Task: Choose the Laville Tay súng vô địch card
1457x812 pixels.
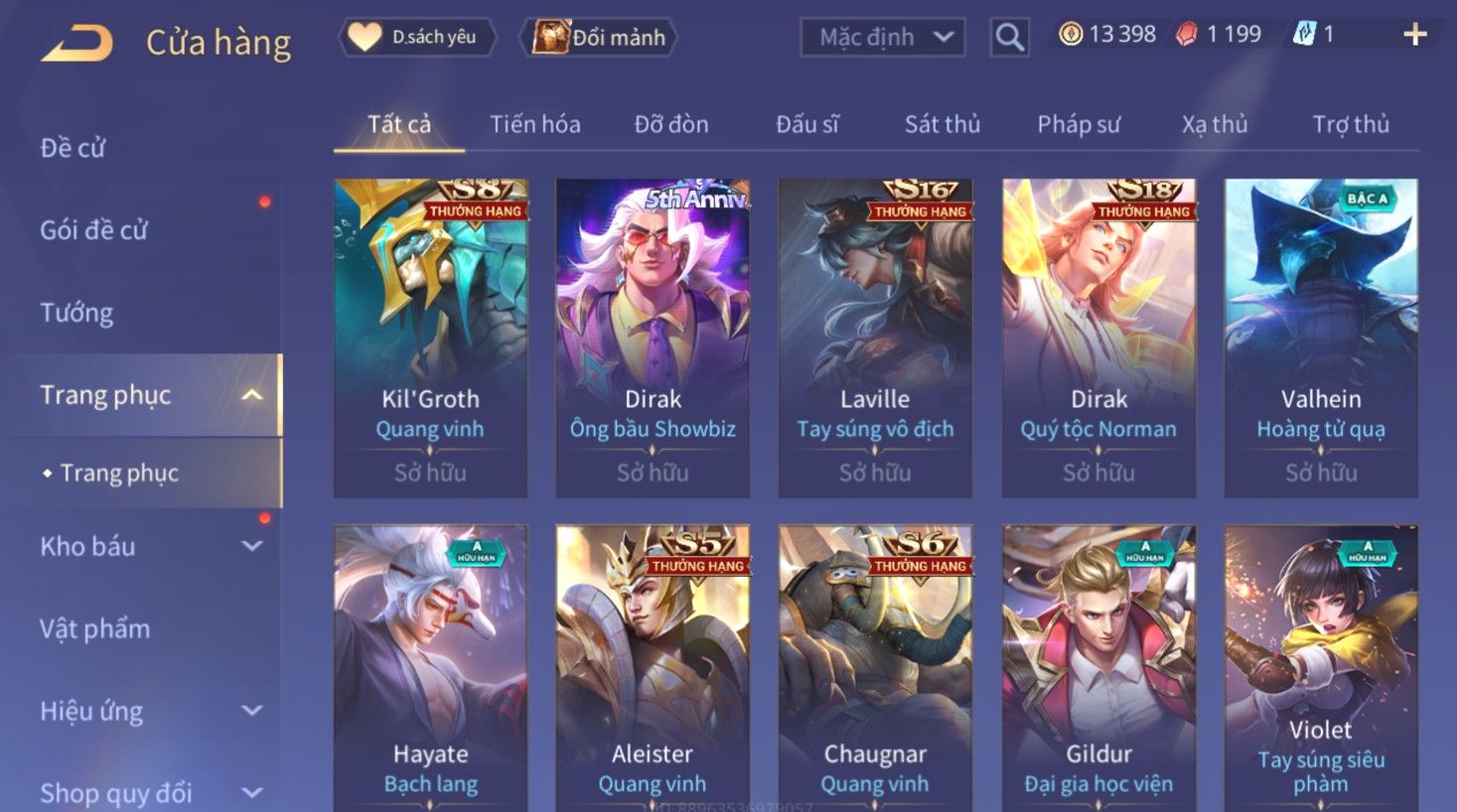Action: [875, 338]
